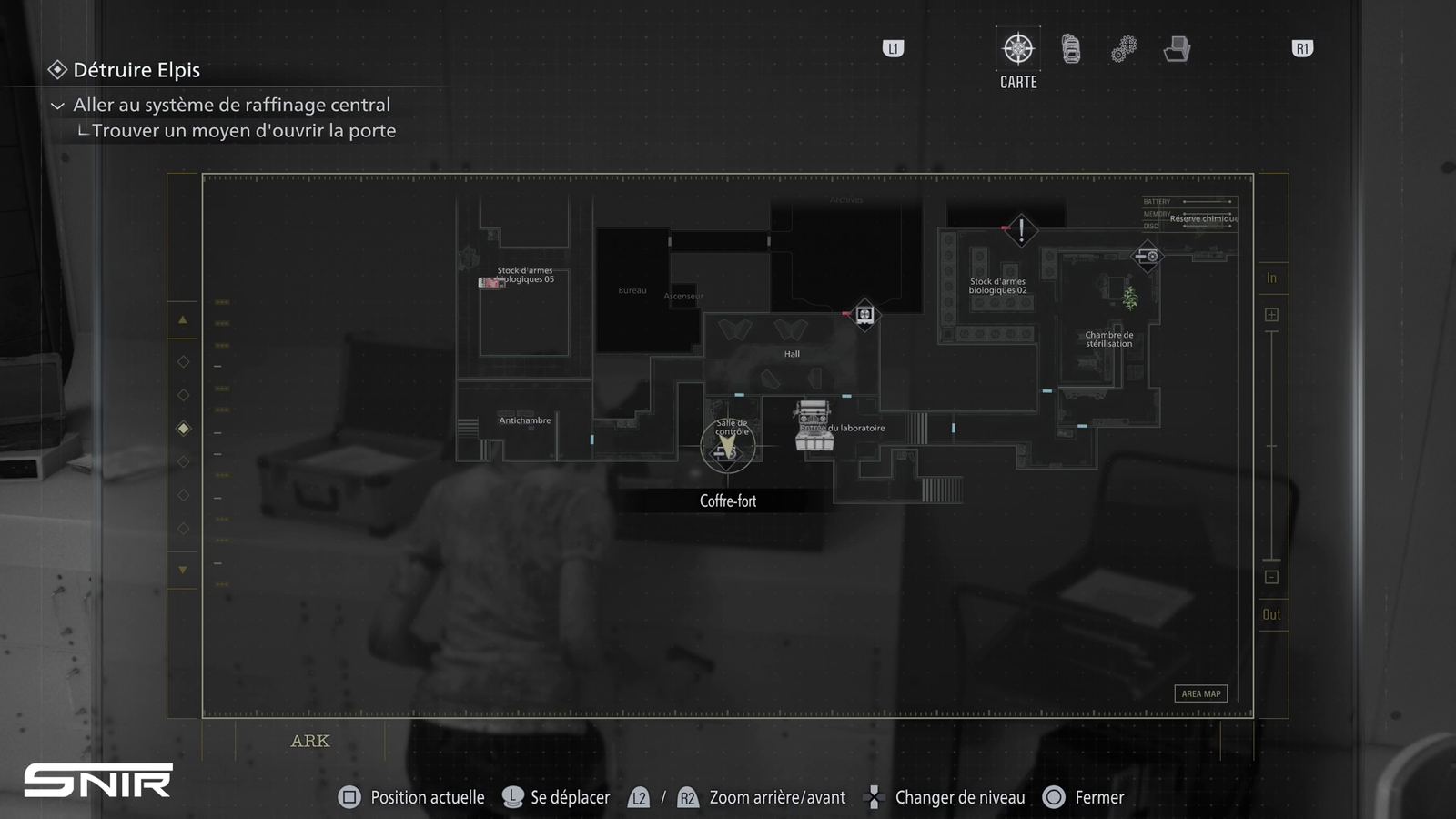Image resolution: width=1456 pixels, height=819 pixels.
Task: Zoom in with the plus button
Action: pos(1271,315)
